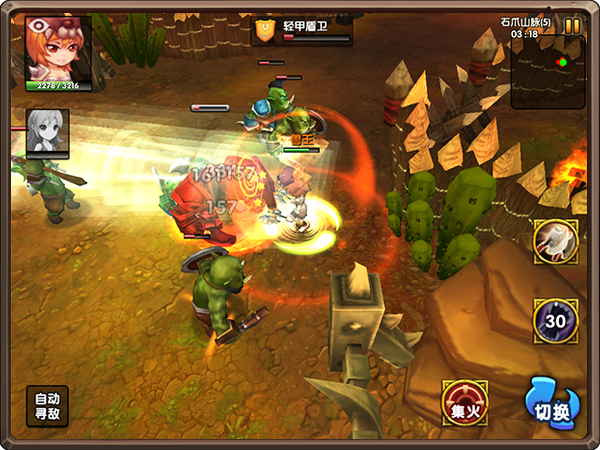
Task: Toggle the 自动寻敌 auto-seek button
Action: [x=47, y=406]
